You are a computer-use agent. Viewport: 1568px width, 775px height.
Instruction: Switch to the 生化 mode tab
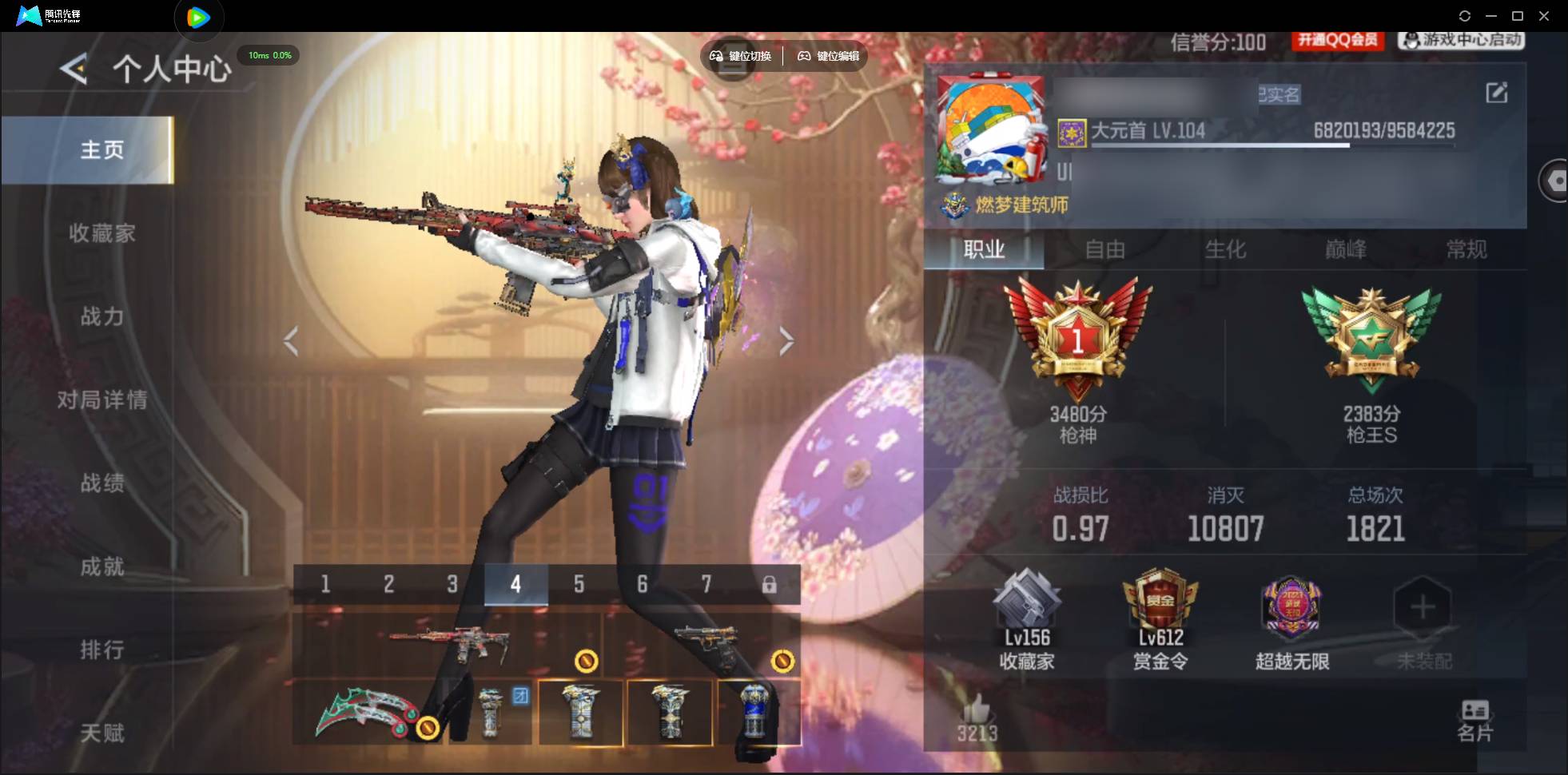[x=1224, y=250]
